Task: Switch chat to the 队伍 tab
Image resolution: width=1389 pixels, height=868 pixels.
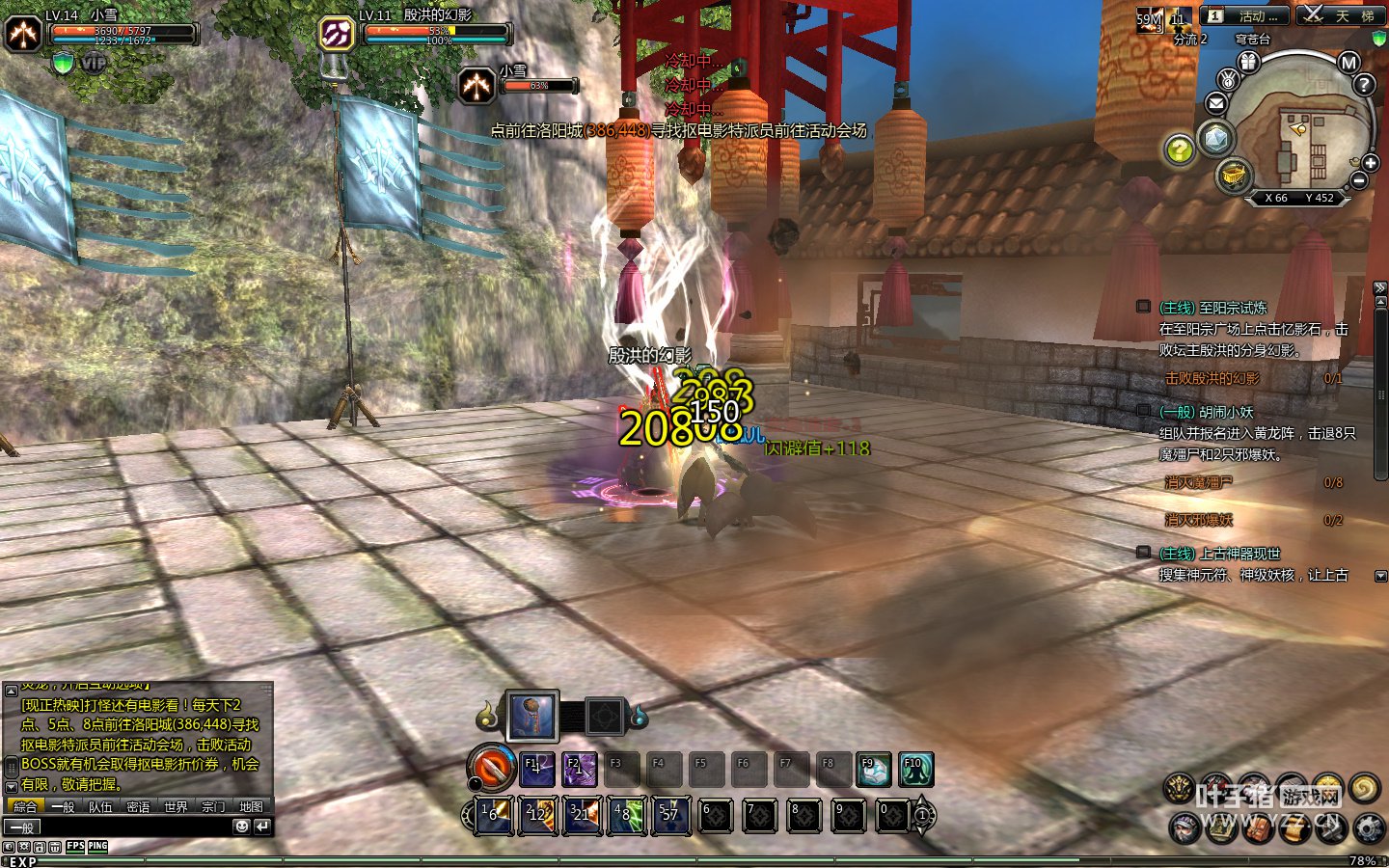Action: (x=100, y=807)
